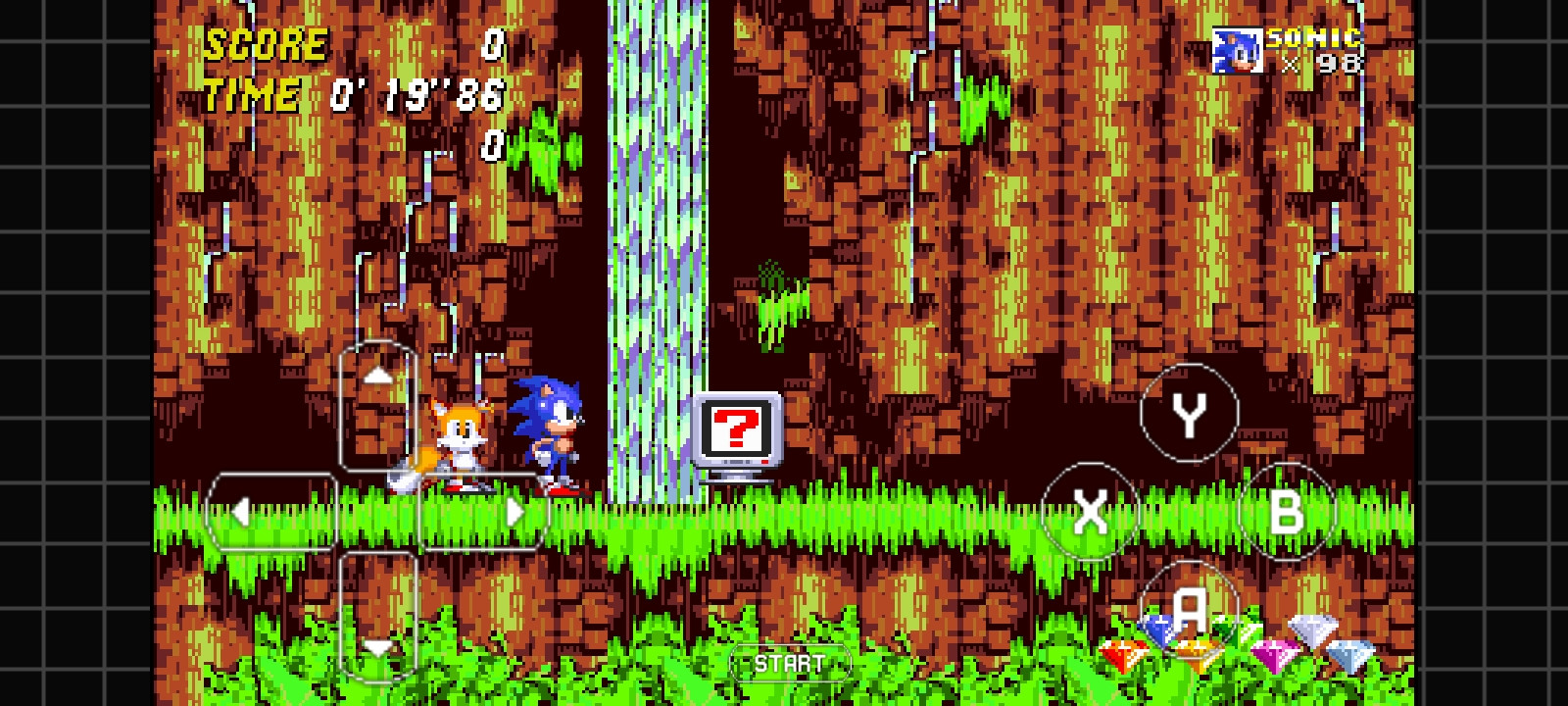Tap the down arrow on the D-pad
1568x706 pixels.
point(377,648)
